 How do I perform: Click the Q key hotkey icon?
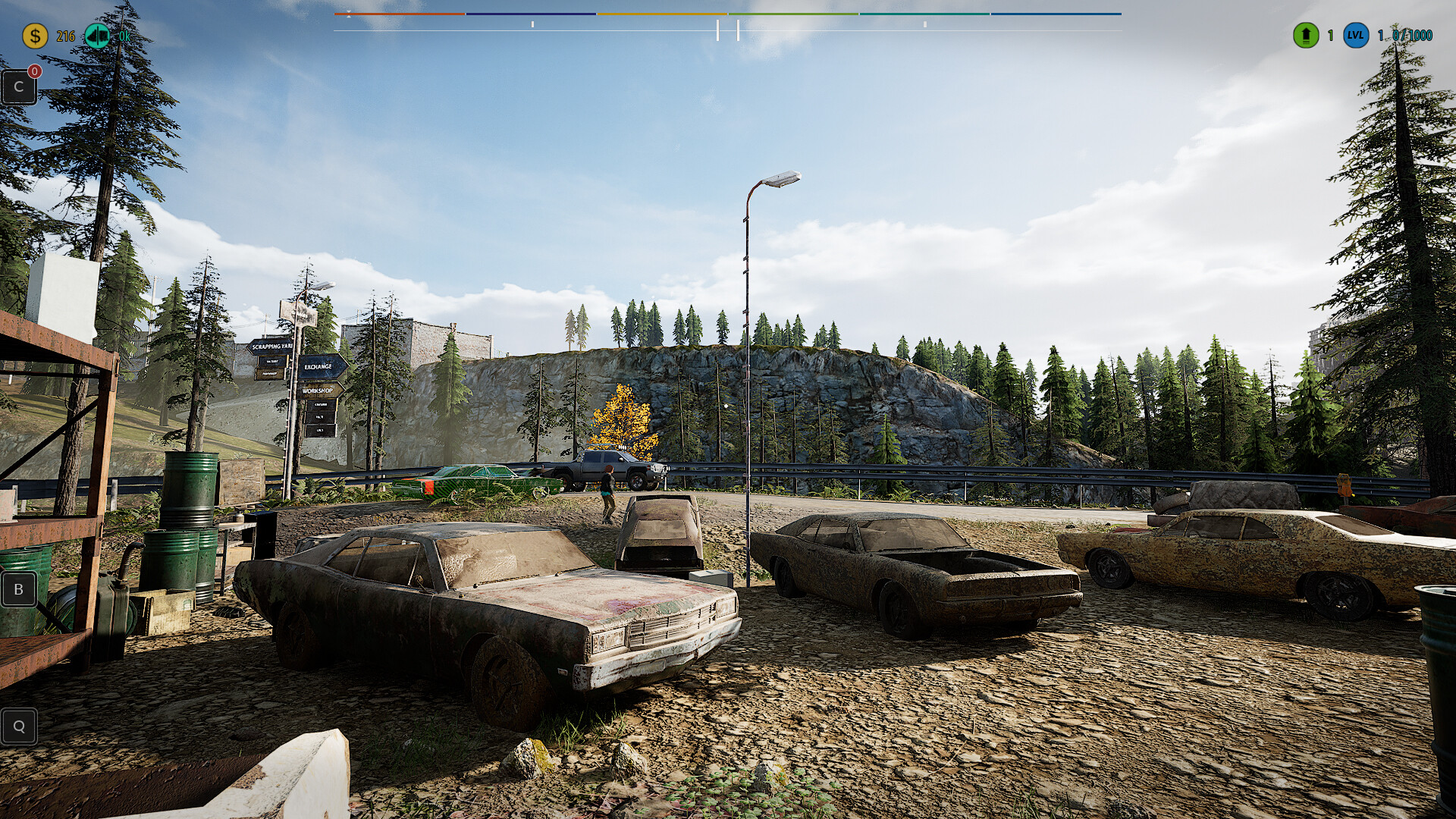click(18, 726)
